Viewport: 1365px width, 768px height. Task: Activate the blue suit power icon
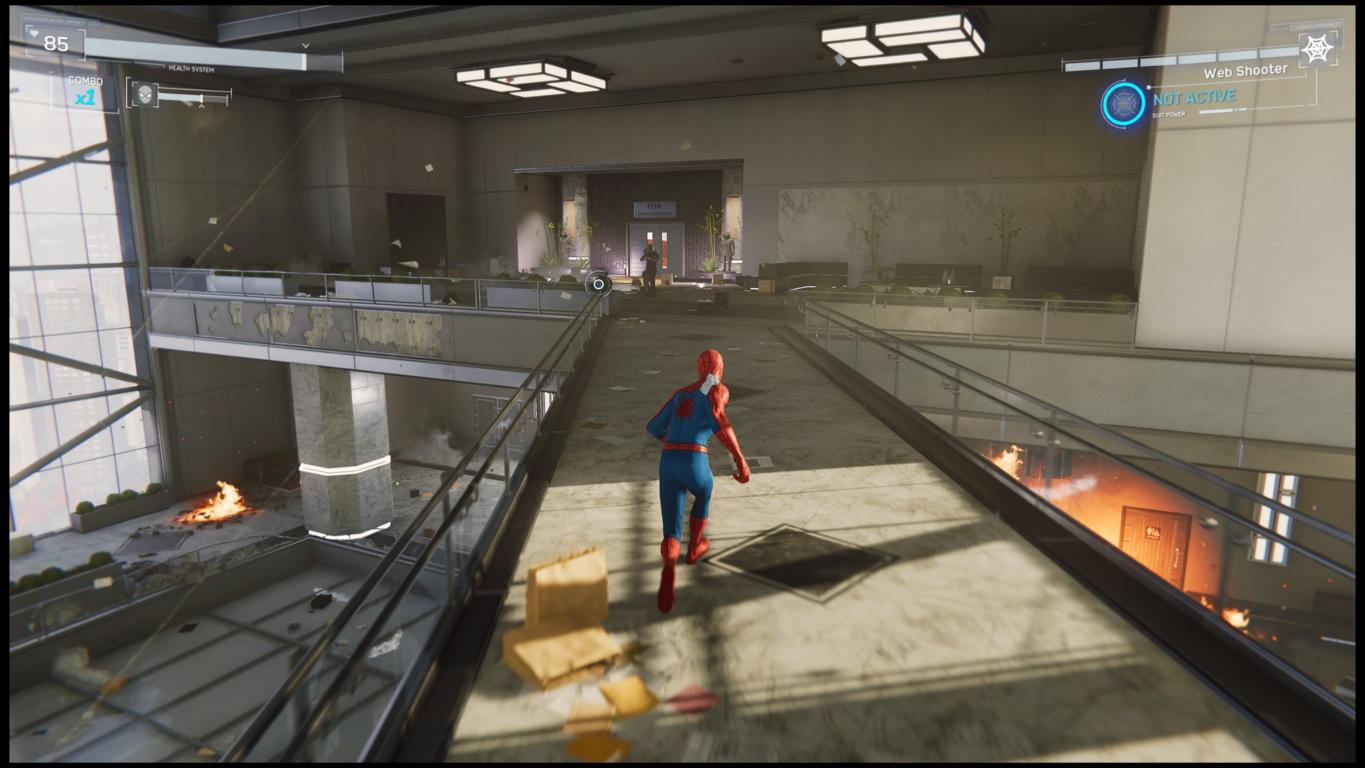[x=1124, y=104]
